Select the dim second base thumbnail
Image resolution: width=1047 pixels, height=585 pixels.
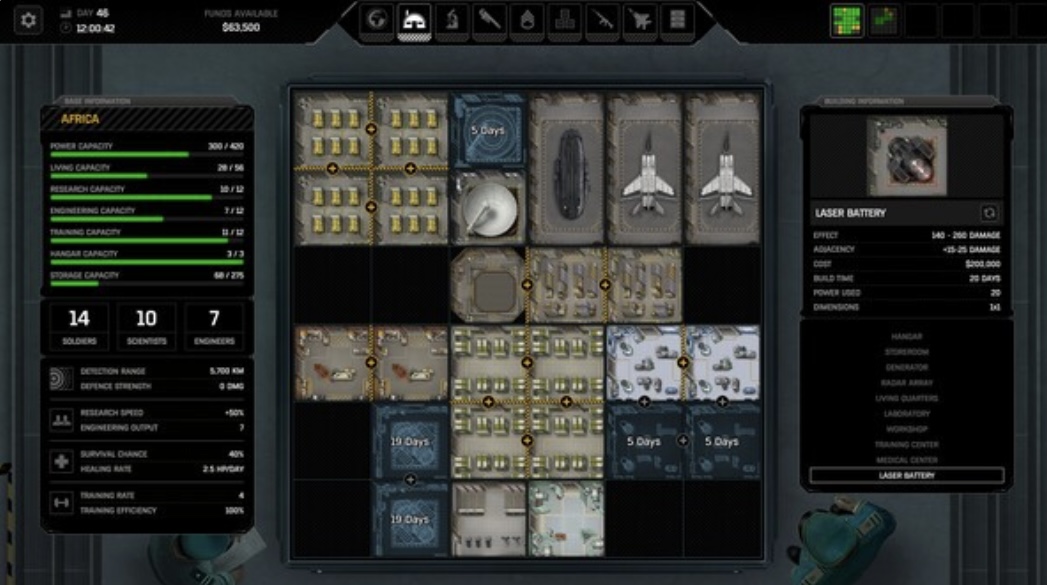pyautogui.click(x=885, y=20)
